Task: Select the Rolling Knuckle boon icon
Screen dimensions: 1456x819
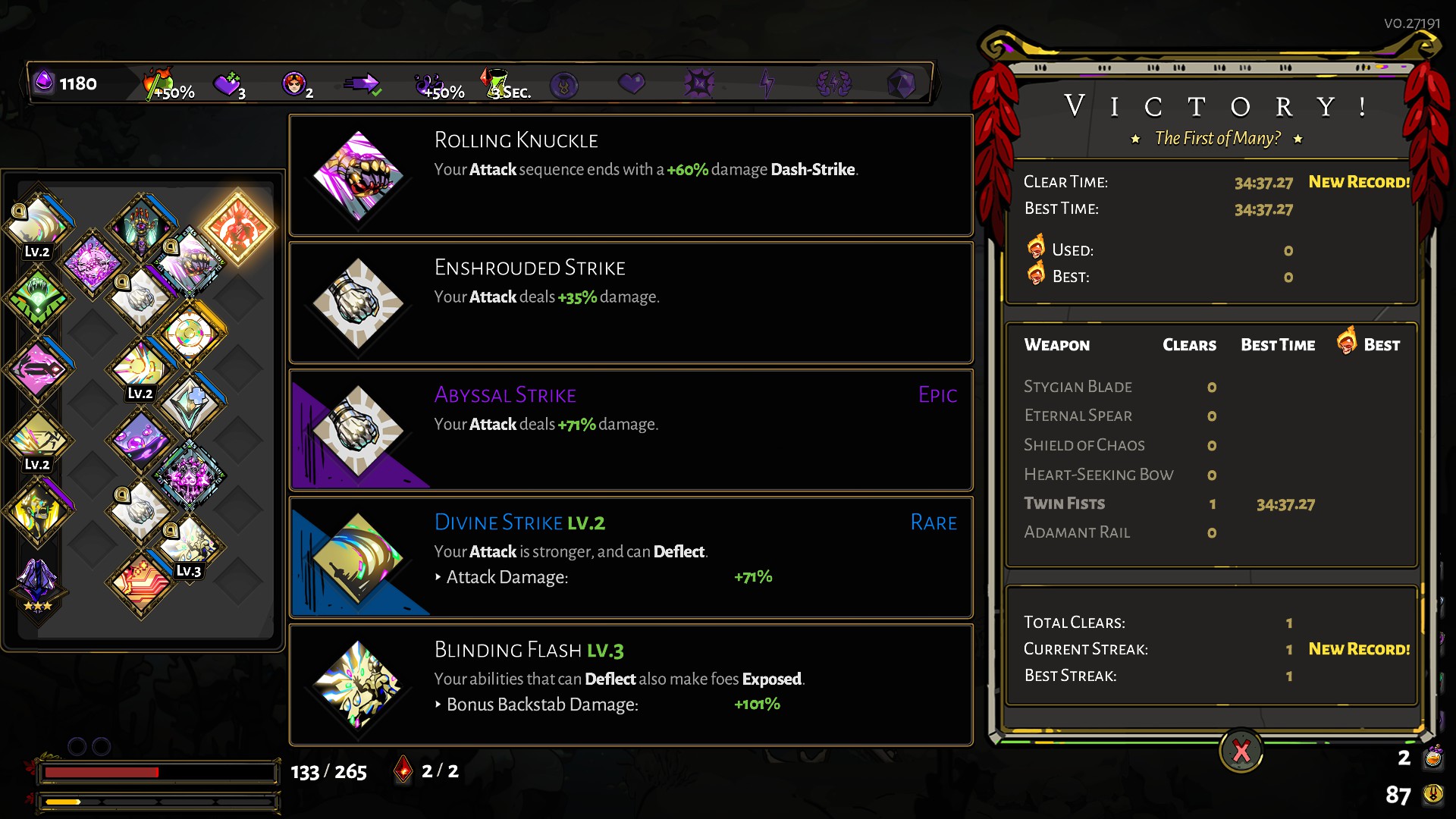Action: 359,176
